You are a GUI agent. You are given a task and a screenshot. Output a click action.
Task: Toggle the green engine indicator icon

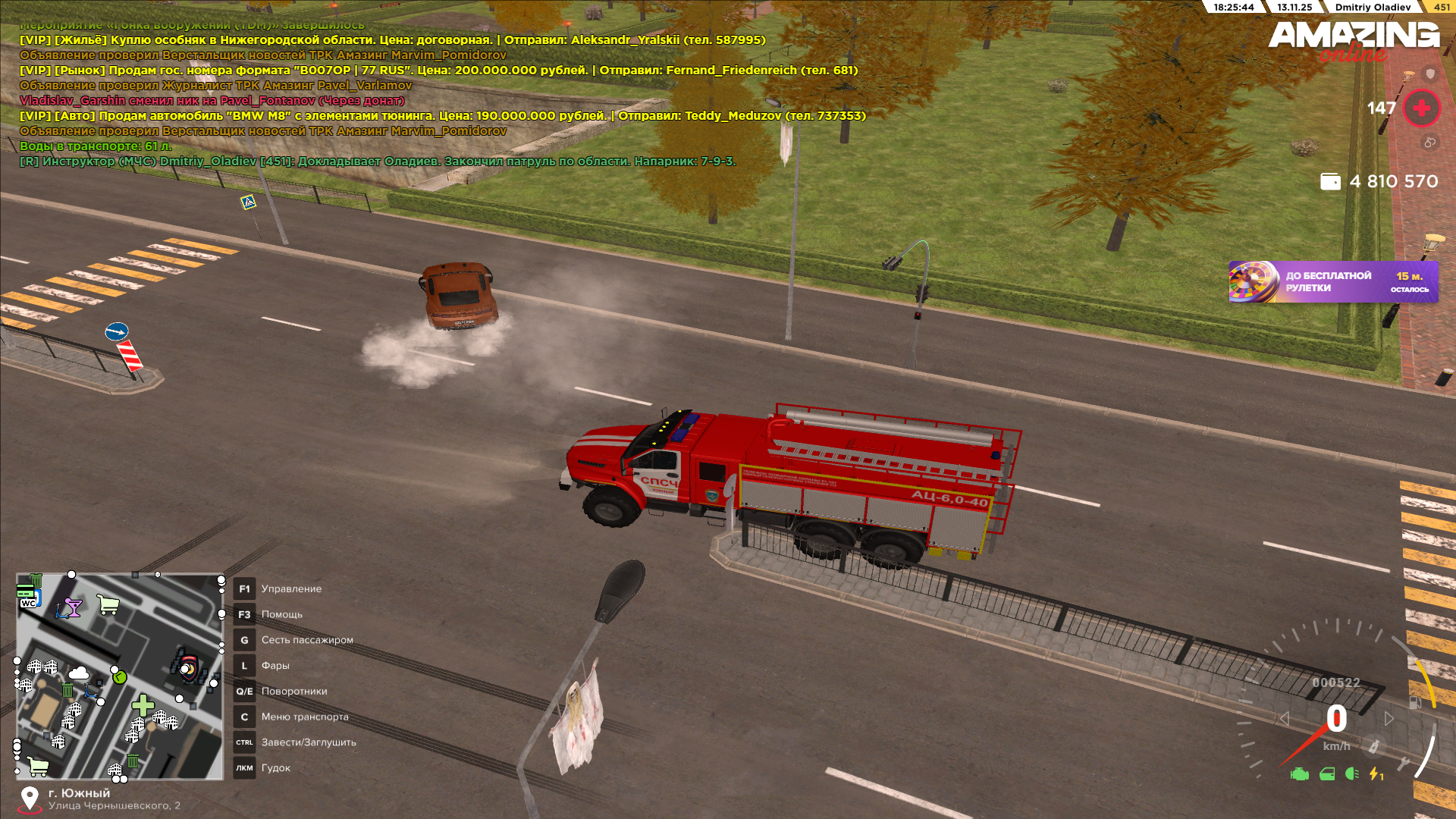click(1300, 774)
